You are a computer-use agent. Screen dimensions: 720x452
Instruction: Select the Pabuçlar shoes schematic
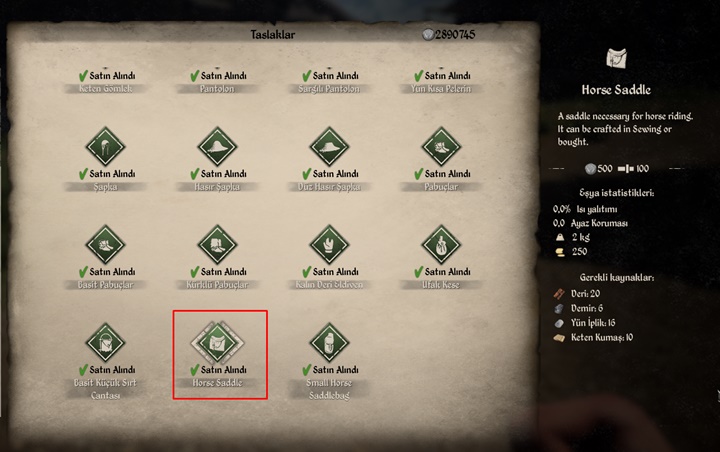coord(441,148)
